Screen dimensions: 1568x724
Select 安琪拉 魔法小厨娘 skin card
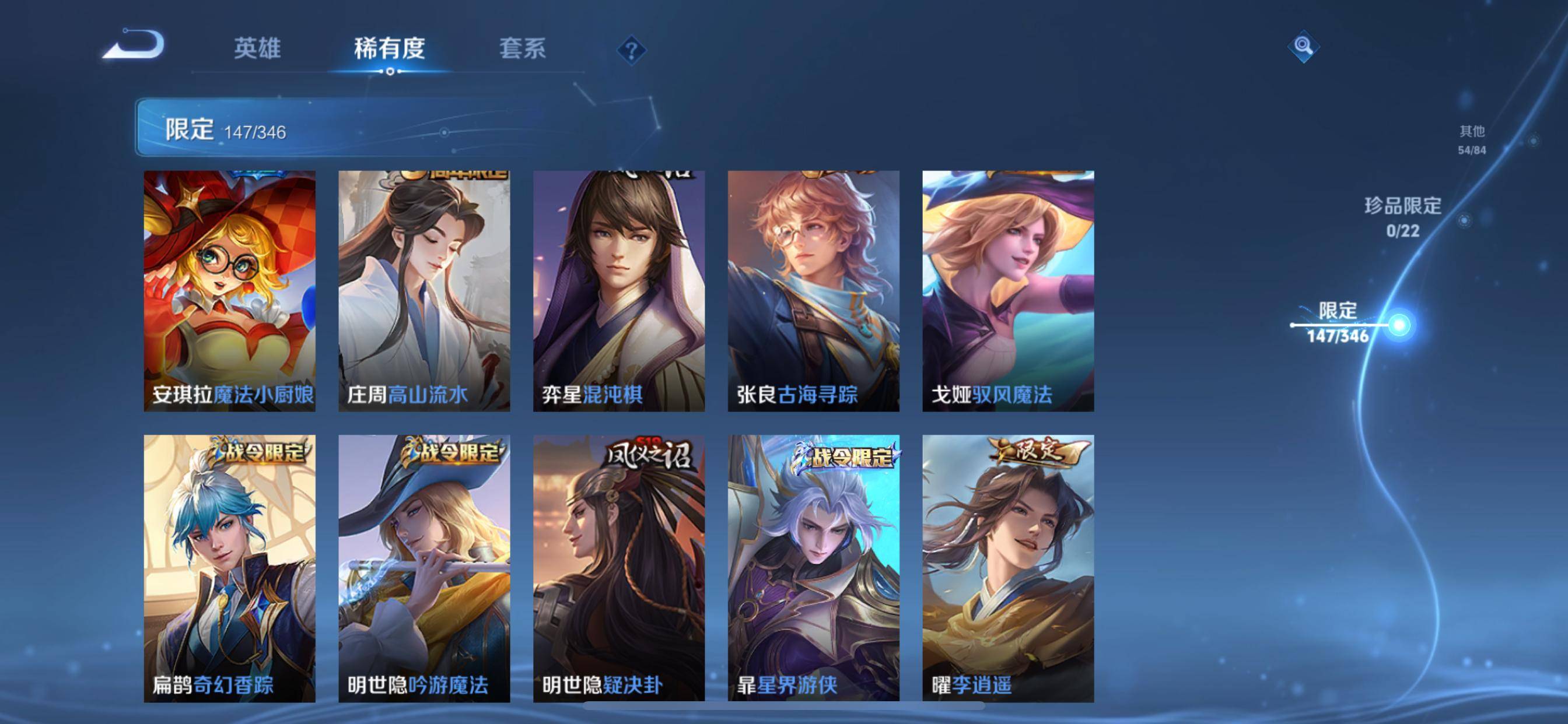pyautogui.click(x=229, y=291)
